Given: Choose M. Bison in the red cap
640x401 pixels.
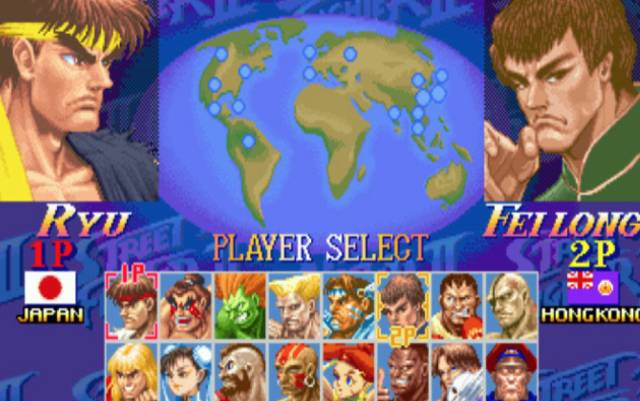Looking at the screenshot, I should point(511,372).
